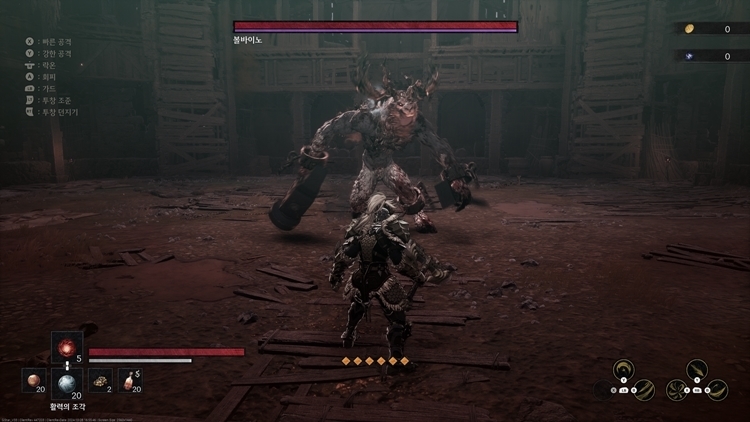Use the copper-colored sphere item

point(34,381)
